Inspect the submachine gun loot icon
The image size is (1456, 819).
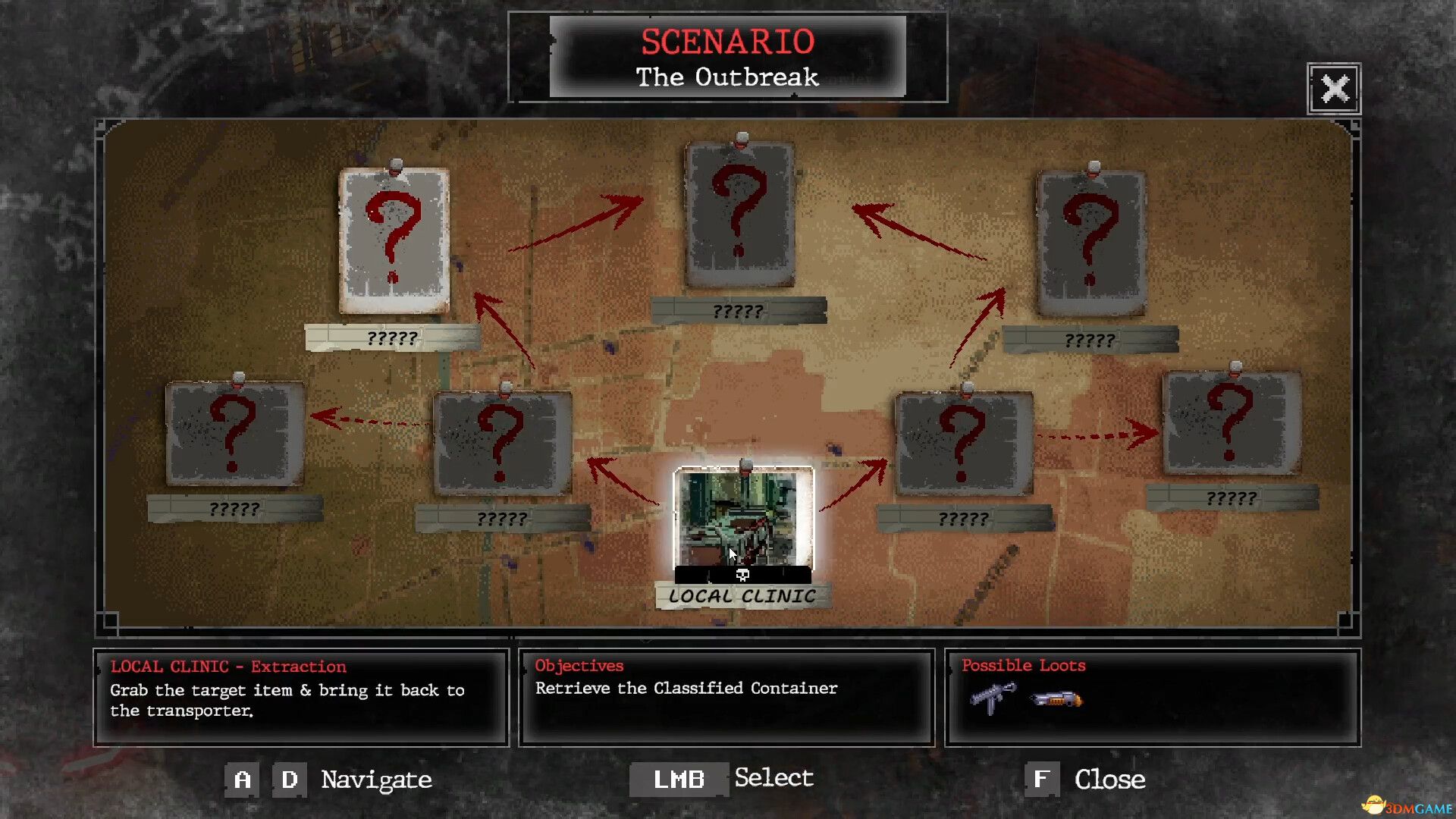[x=993, y=698]
